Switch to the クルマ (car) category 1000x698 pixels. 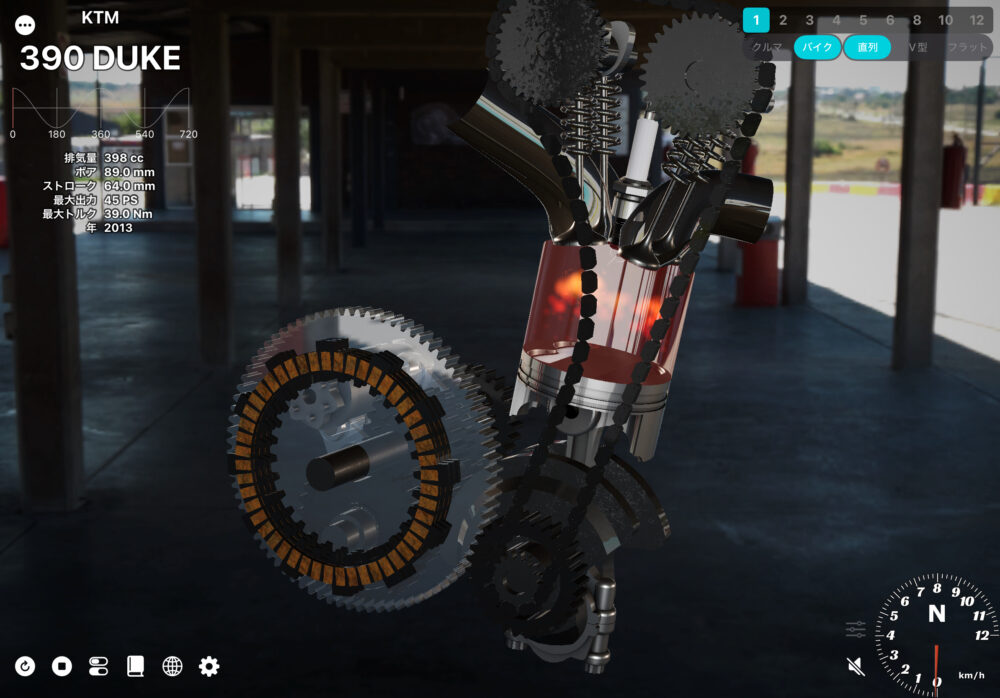[x=767, y=47]
